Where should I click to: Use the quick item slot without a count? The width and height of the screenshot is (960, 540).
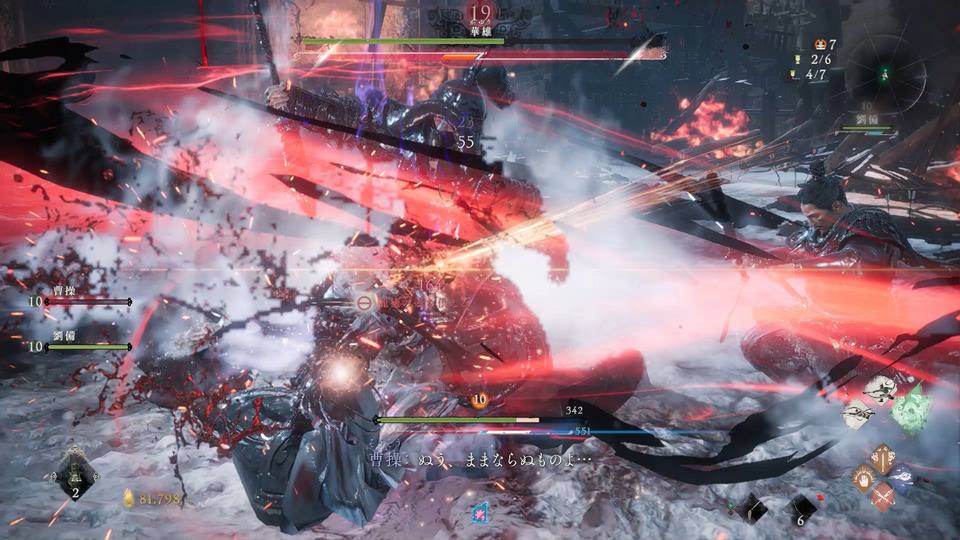752,508
